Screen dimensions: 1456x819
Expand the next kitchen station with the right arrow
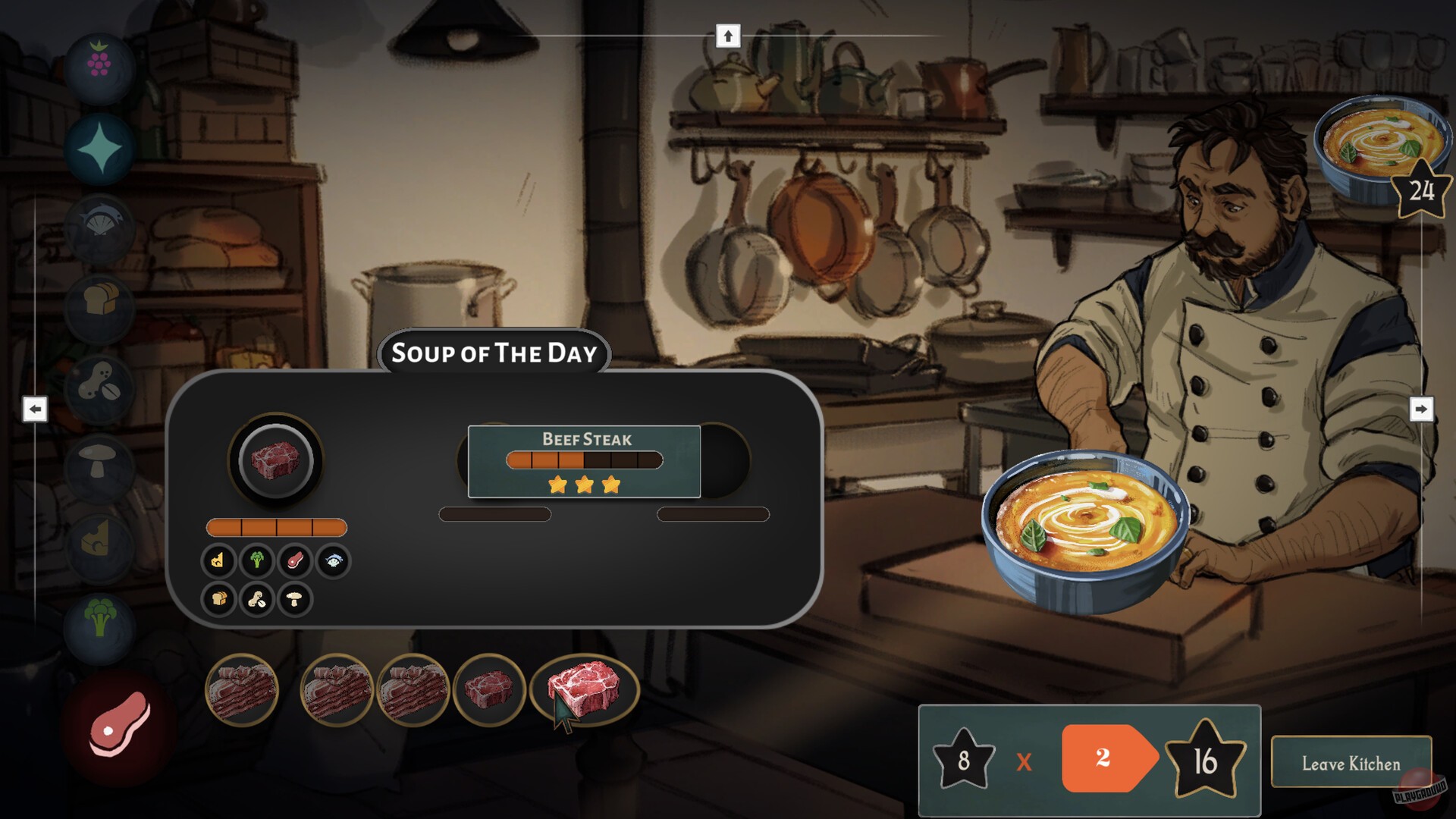1420,409
